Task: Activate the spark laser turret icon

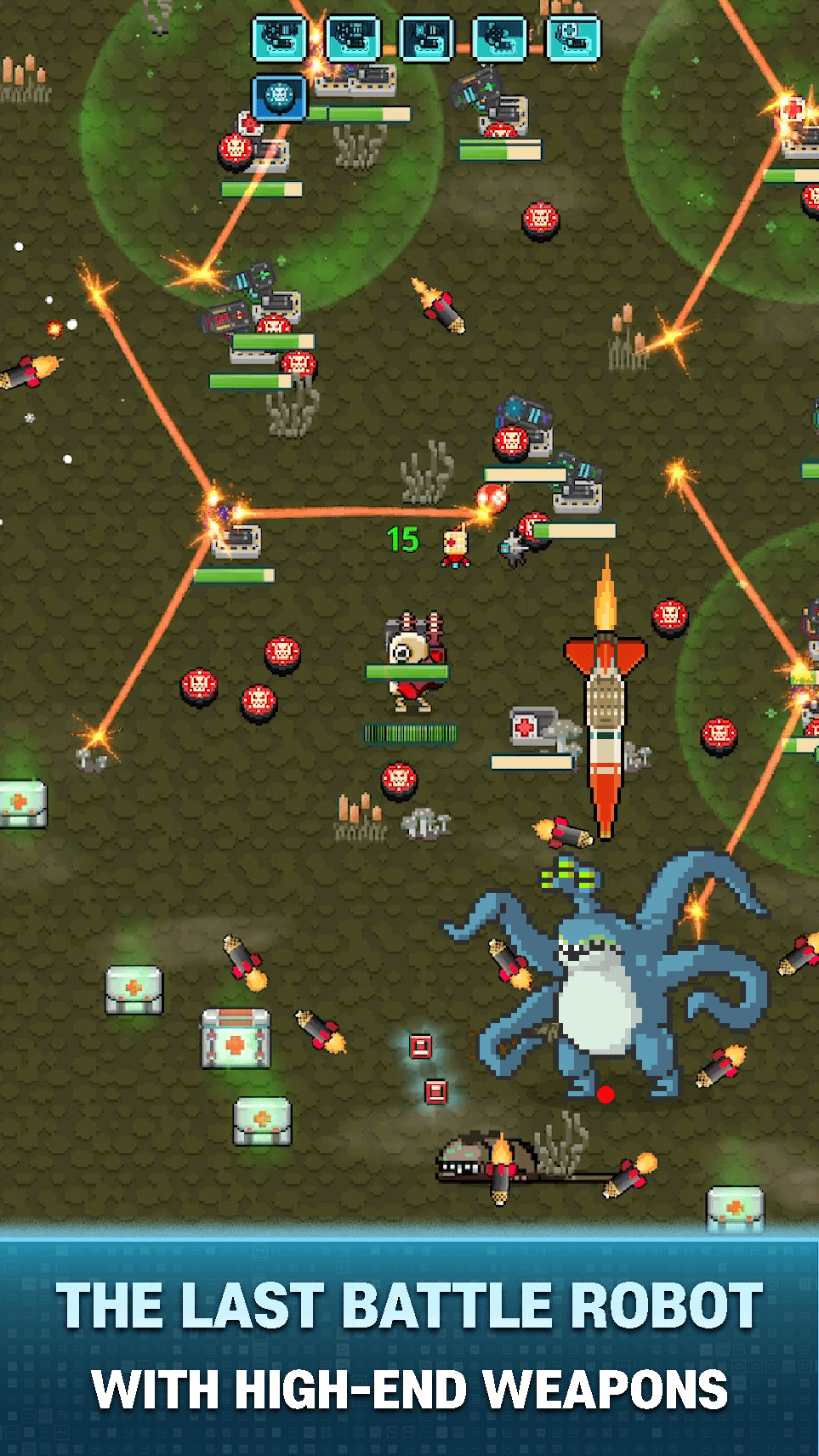Action: 427,38
